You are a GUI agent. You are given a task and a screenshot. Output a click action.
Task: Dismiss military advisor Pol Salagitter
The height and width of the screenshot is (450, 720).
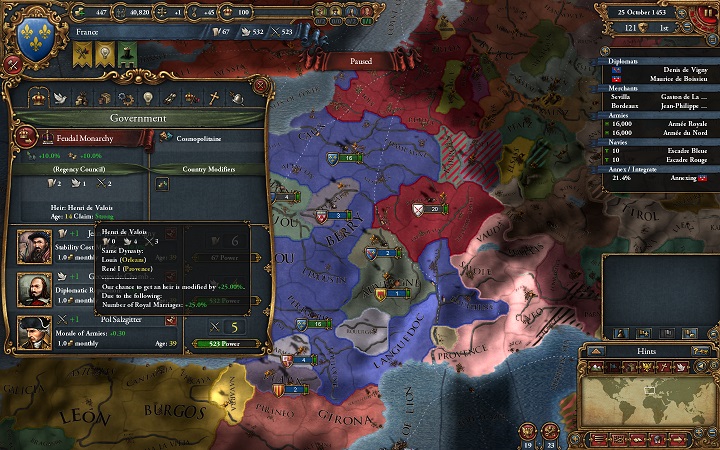170,320
